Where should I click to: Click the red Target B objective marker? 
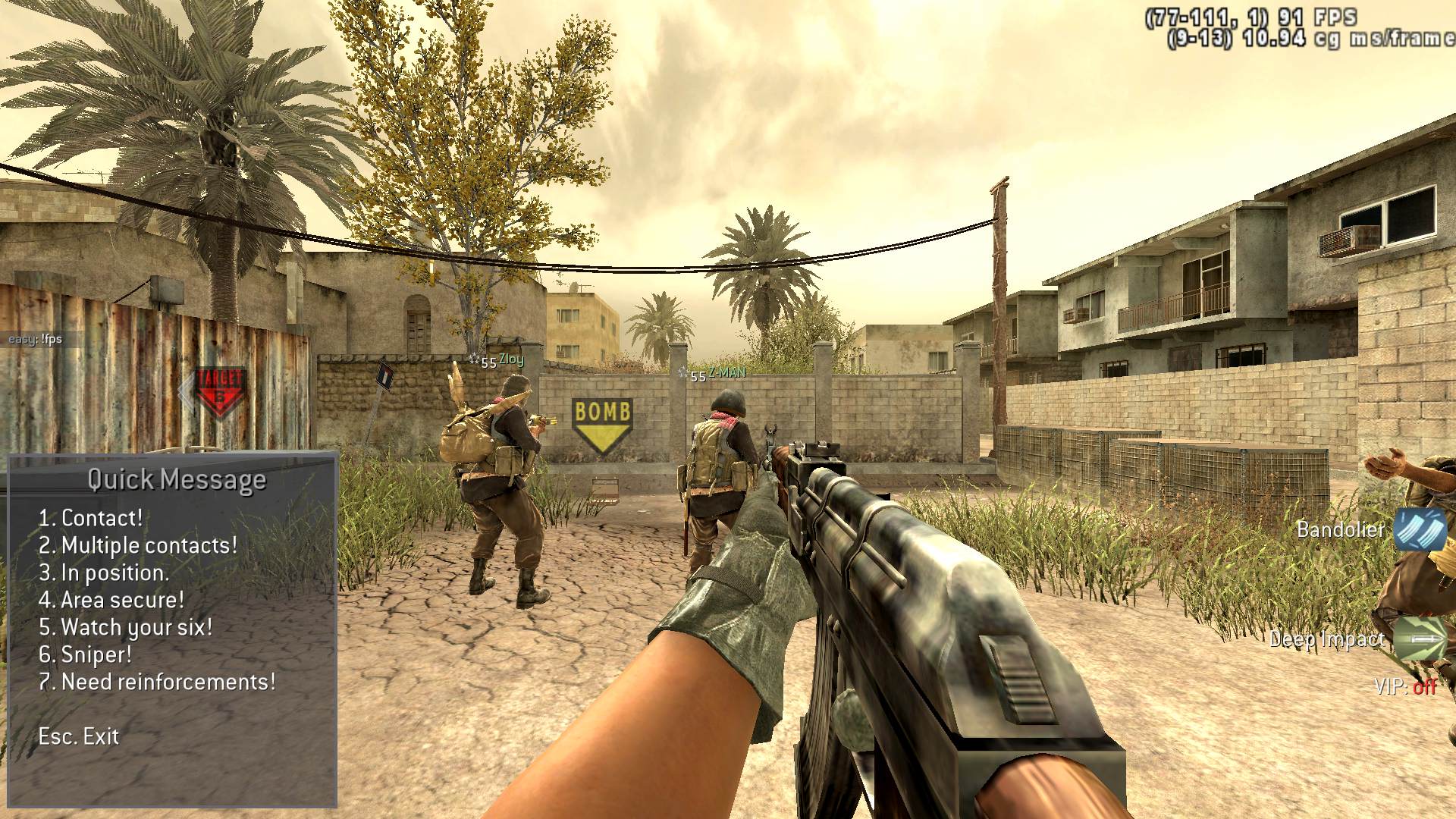tap(219, 391)
